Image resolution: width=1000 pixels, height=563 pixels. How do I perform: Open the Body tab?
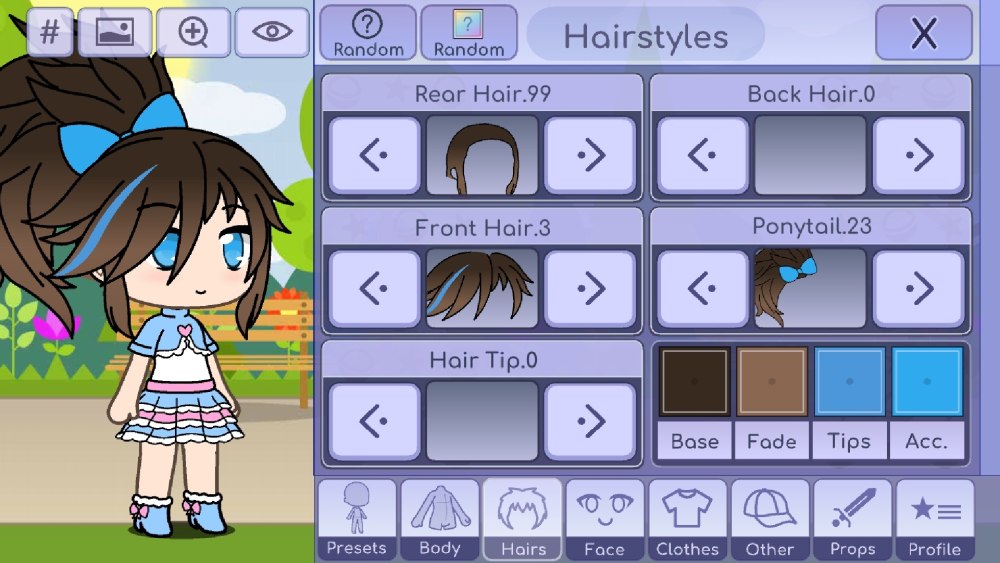(440, 518)
